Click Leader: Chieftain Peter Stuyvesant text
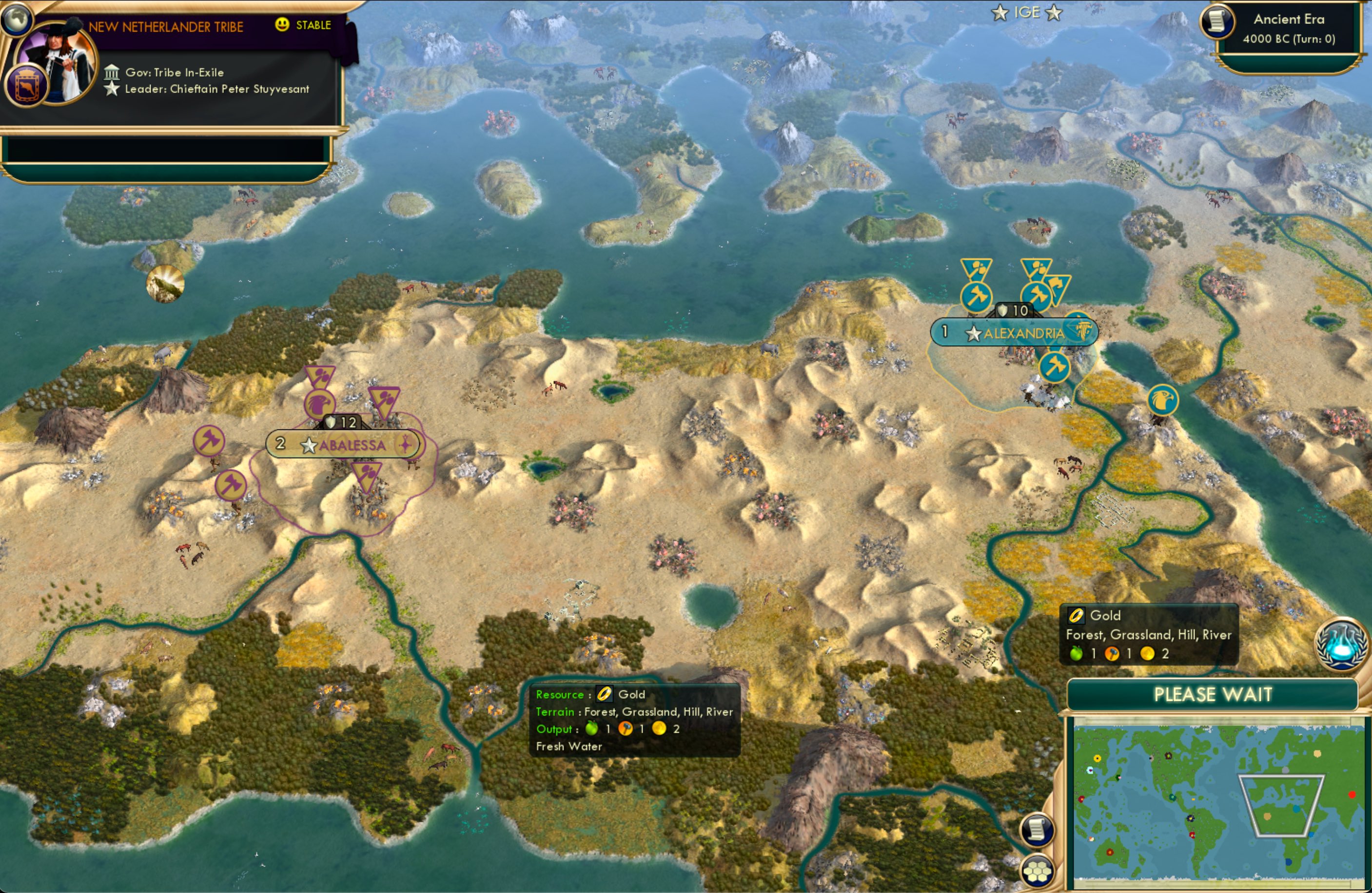 [216, 89]
